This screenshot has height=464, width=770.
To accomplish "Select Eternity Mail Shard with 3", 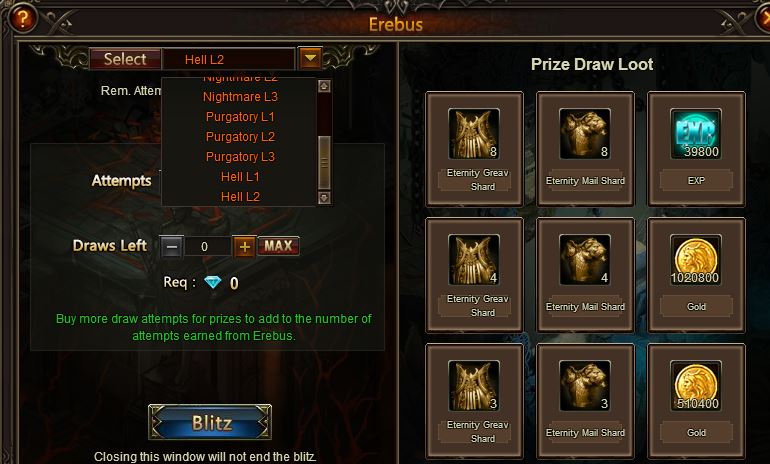I will pos(585,390).
